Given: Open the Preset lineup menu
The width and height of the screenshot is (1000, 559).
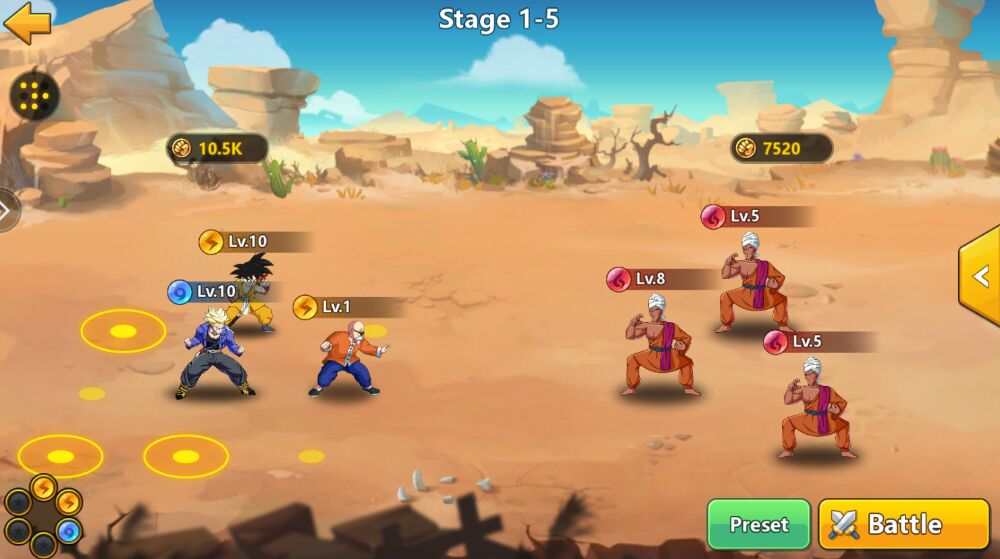Looking at the screenshot, I should tap(758, 524).
